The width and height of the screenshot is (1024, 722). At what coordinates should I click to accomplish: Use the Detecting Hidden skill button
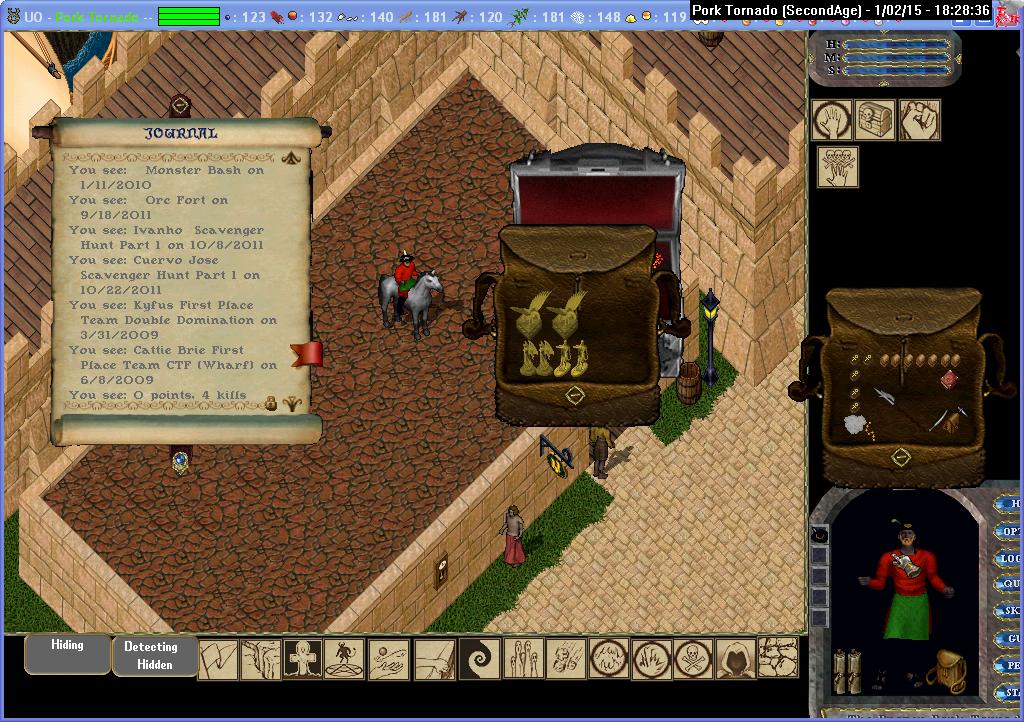coord(154,655)
